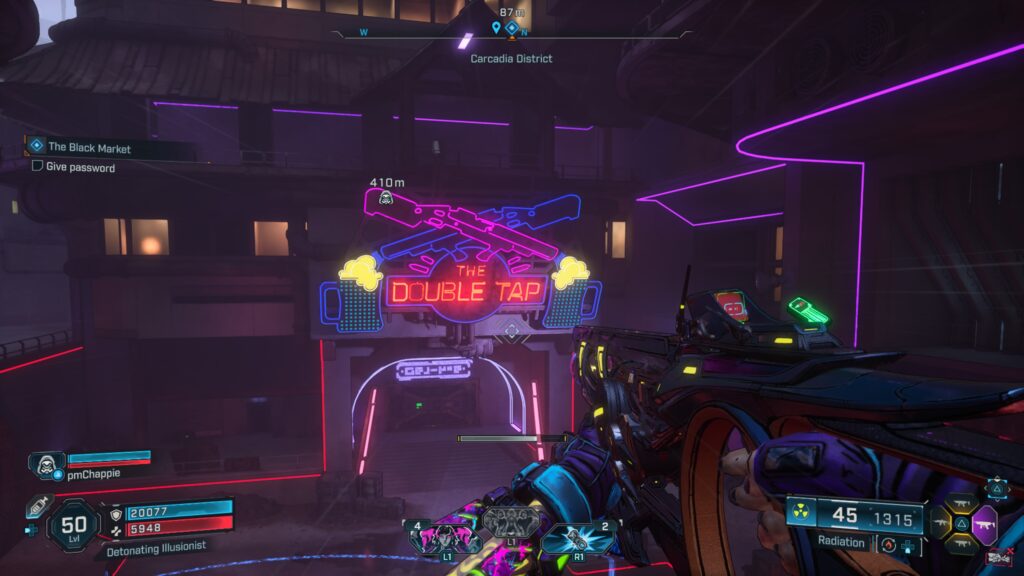Tick the Give password objective checkbox
The image size is (1024, 576).
tap(37, 167)
